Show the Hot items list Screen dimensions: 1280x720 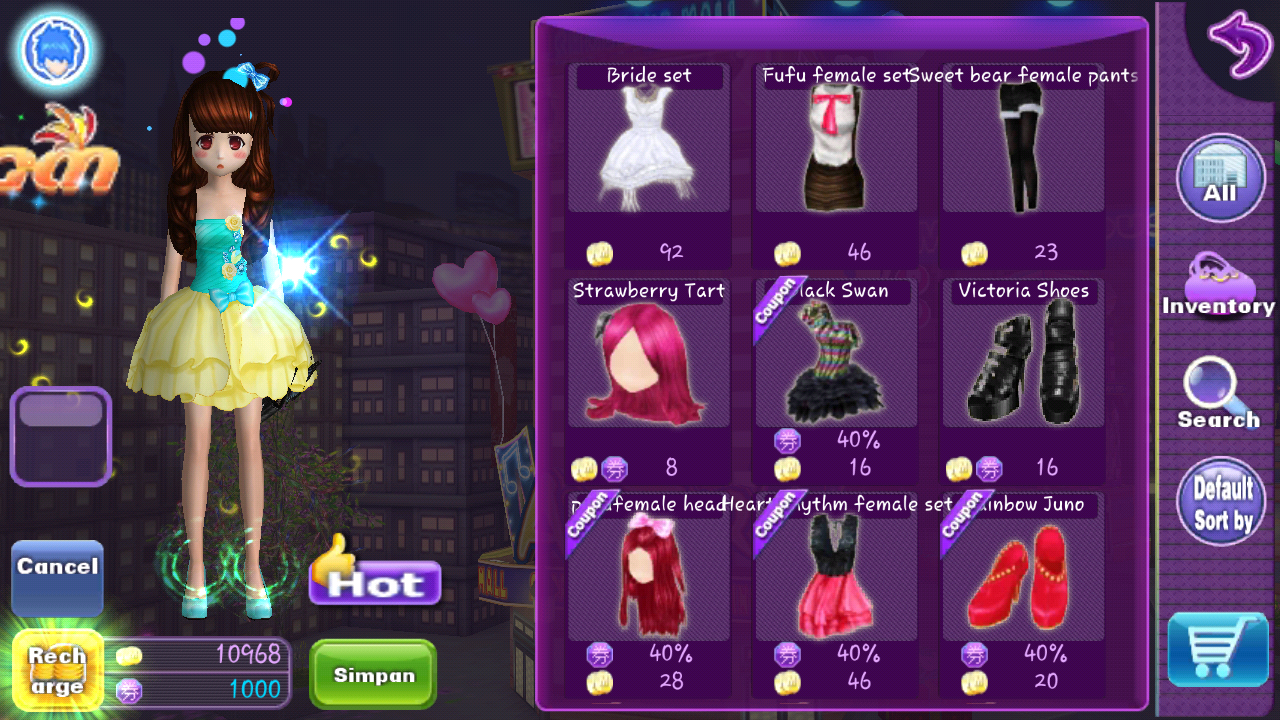coord(376,576)
